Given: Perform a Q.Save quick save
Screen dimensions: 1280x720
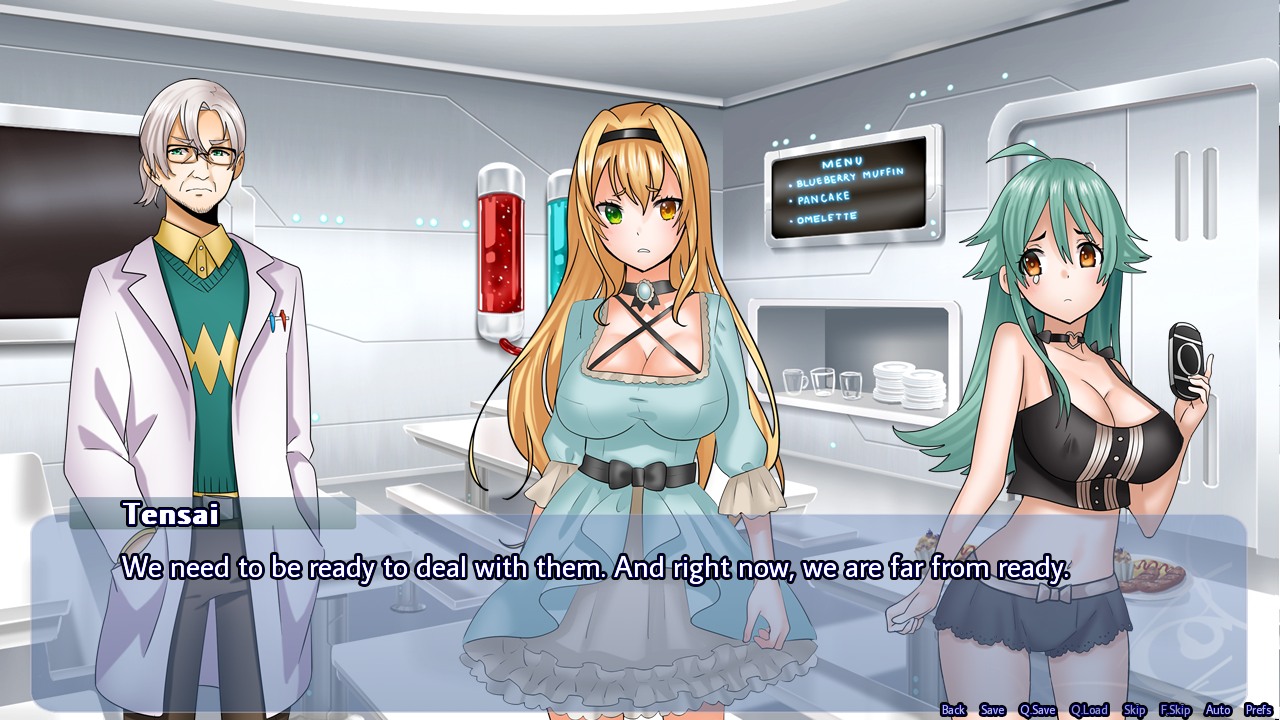Looking at the screenshot, I should pyautogui.click(x=1038, y=708).
